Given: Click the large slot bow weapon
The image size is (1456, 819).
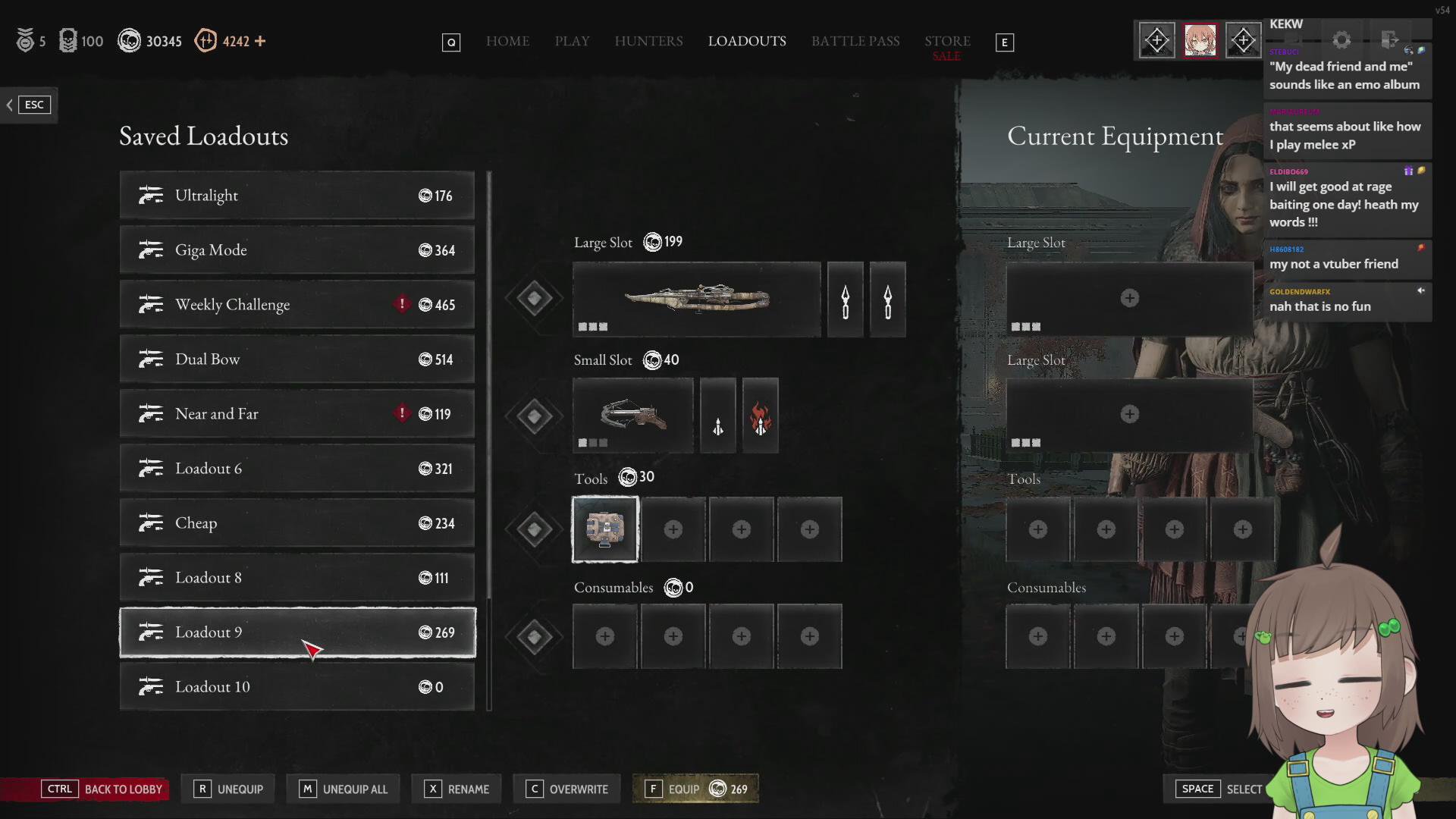Looking at the screenshot, I should coord(696,299).
